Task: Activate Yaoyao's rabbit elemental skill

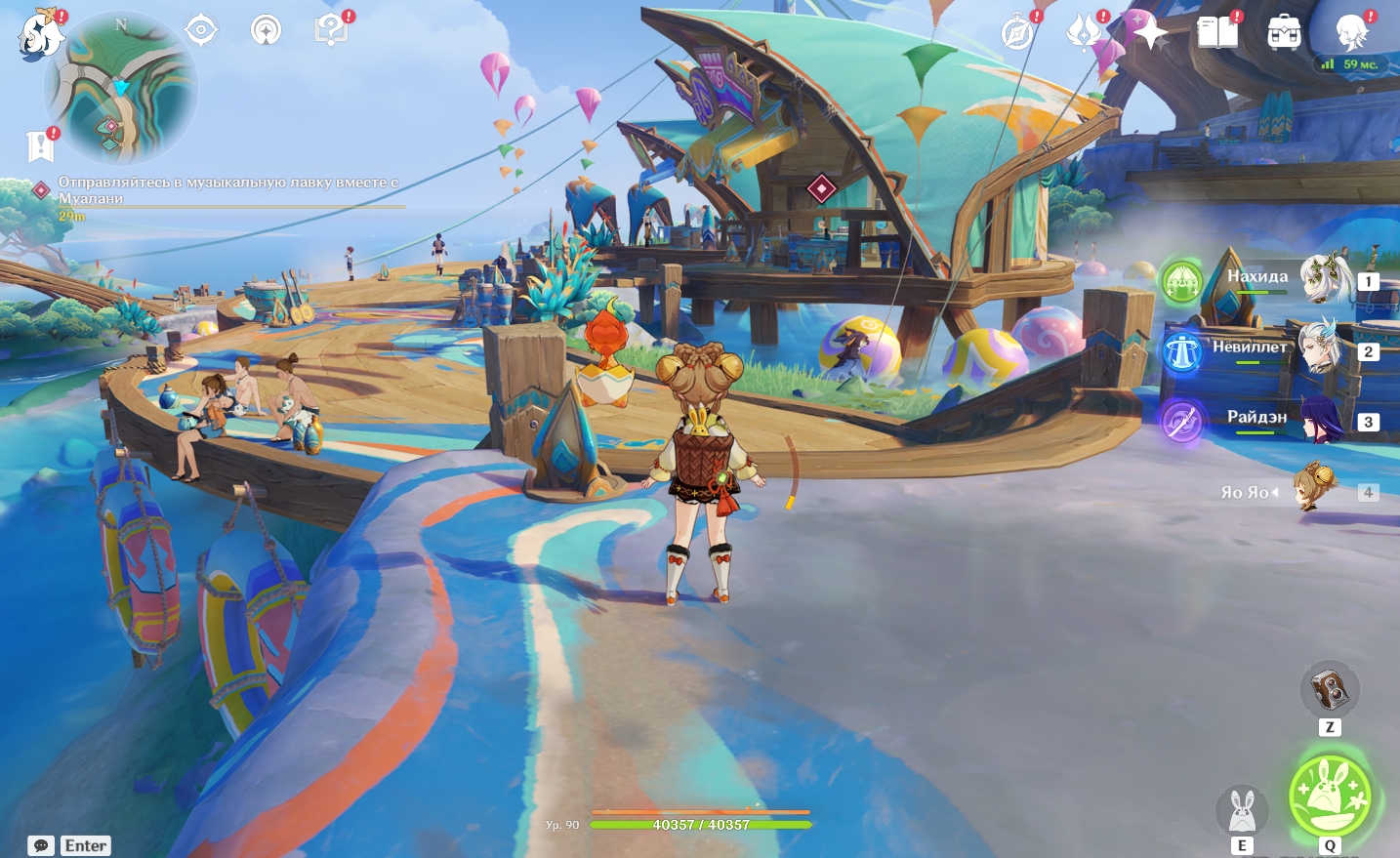Action: point(1241,810)
